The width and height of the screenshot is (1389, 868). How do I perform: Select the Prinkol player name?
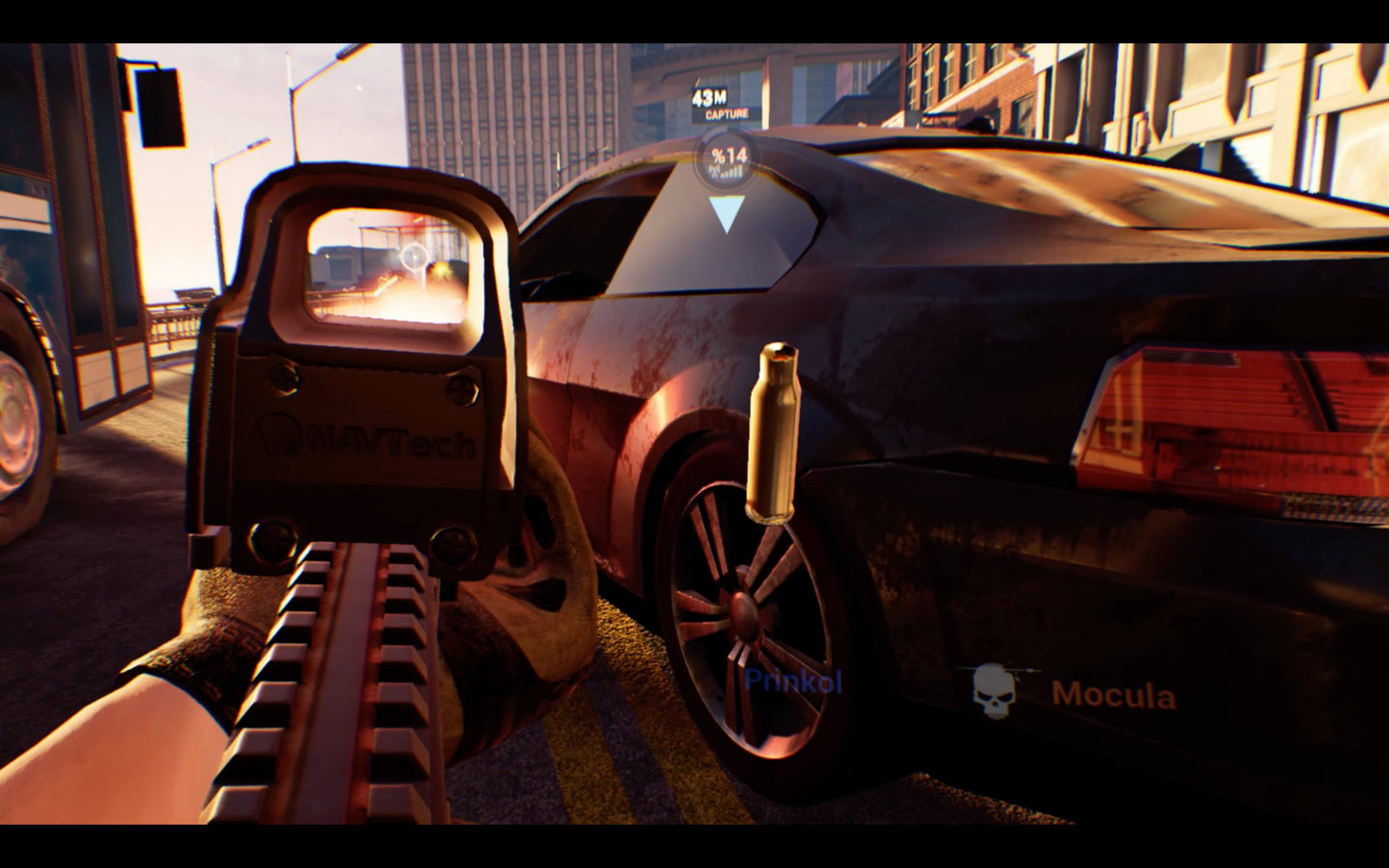coord(794,681)
